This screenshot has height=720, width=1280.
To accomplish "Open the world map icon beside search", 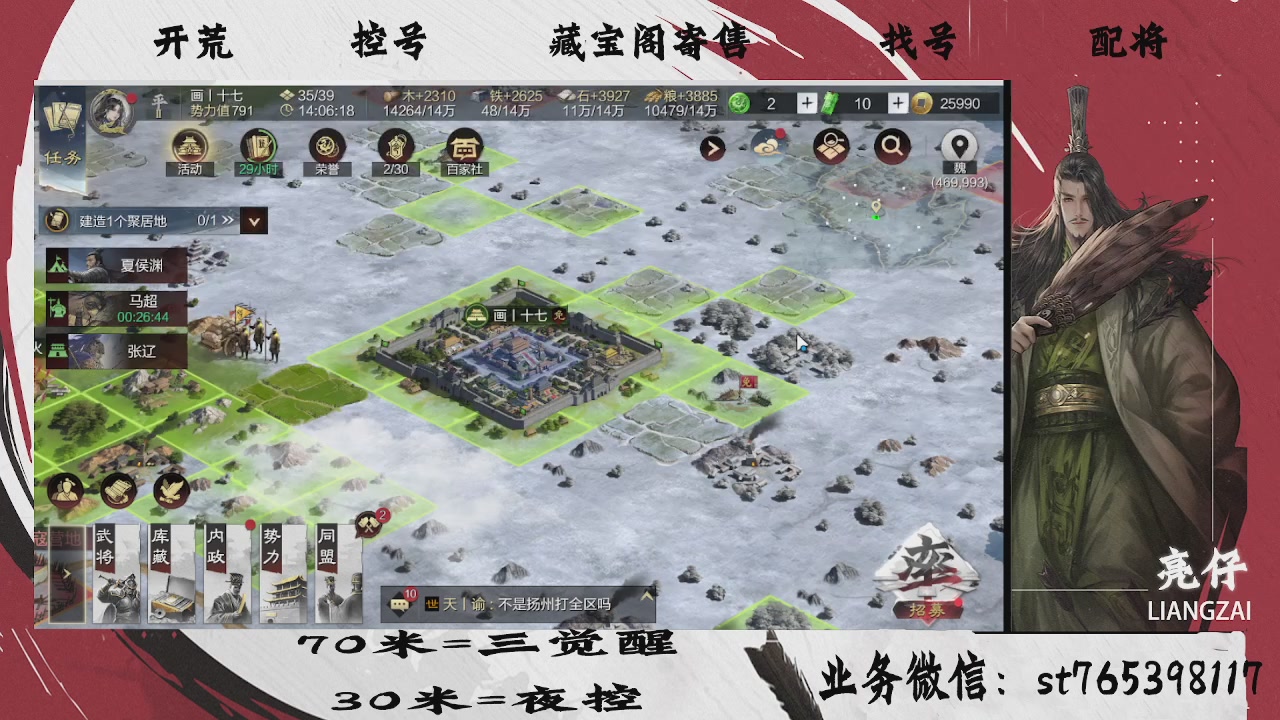I will pos(830,146).
